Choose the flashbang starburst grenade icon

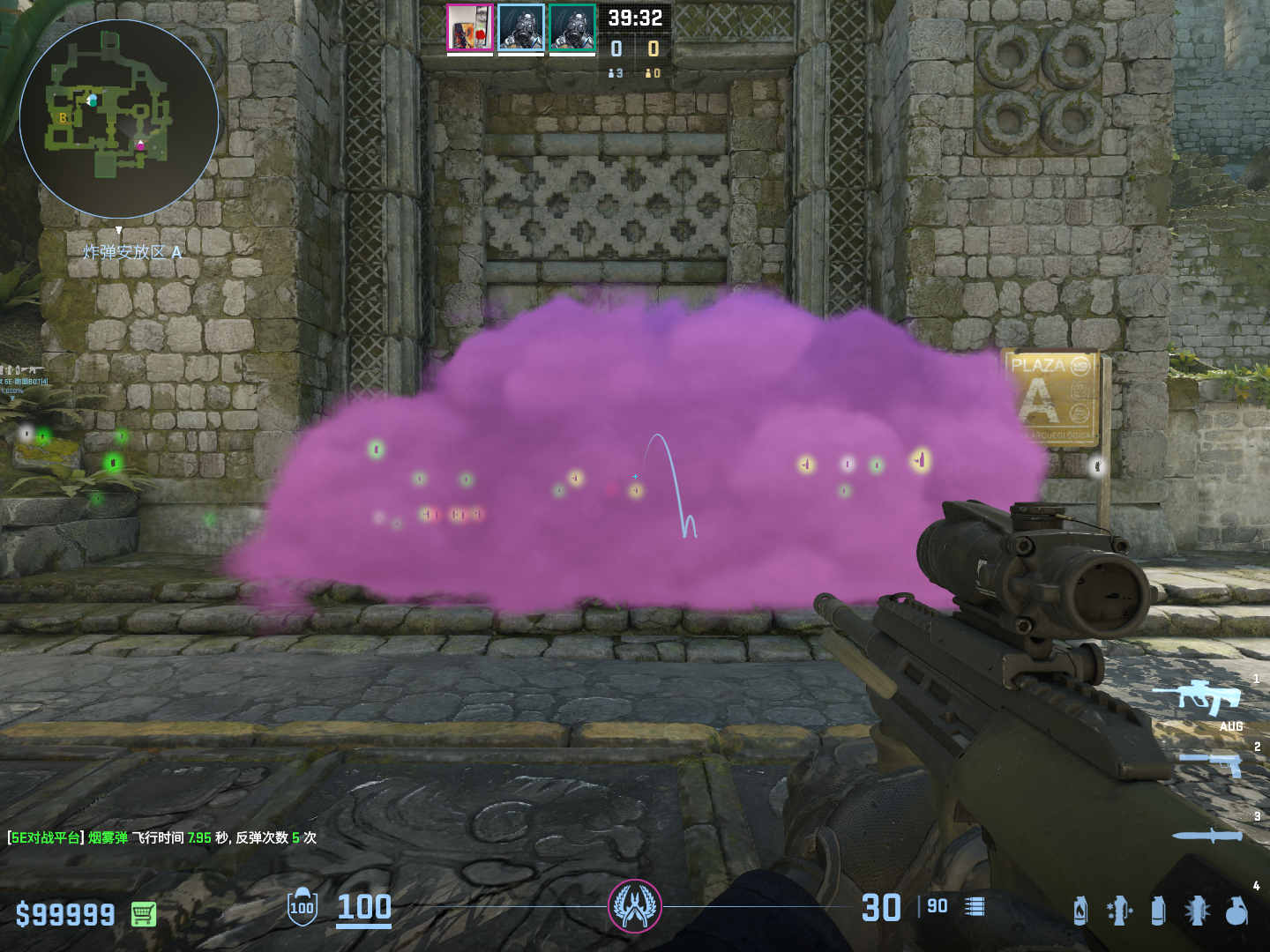coord(1197,911)
